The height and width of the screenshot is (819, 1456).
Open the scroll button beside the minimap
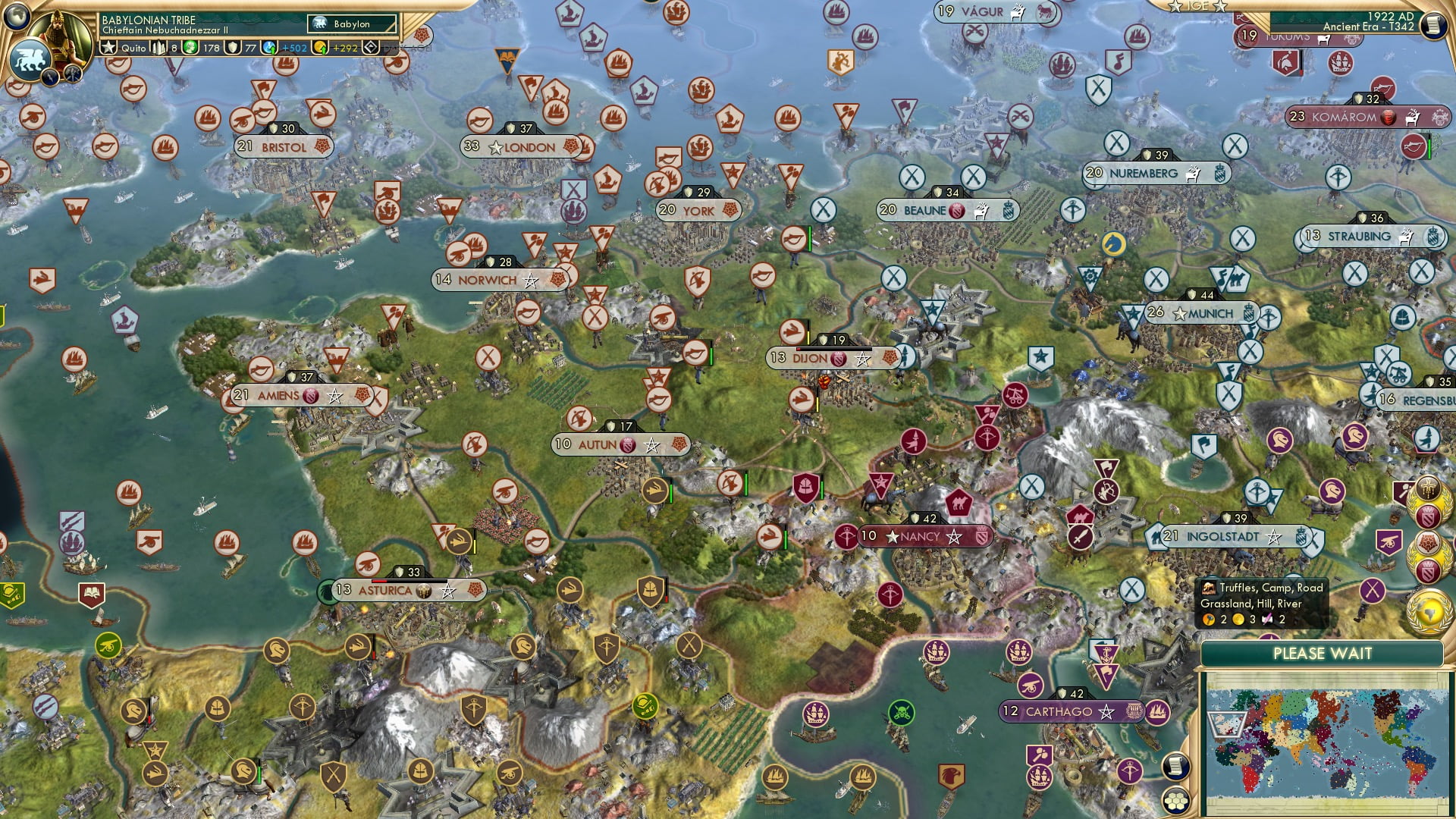(1175, 767)
